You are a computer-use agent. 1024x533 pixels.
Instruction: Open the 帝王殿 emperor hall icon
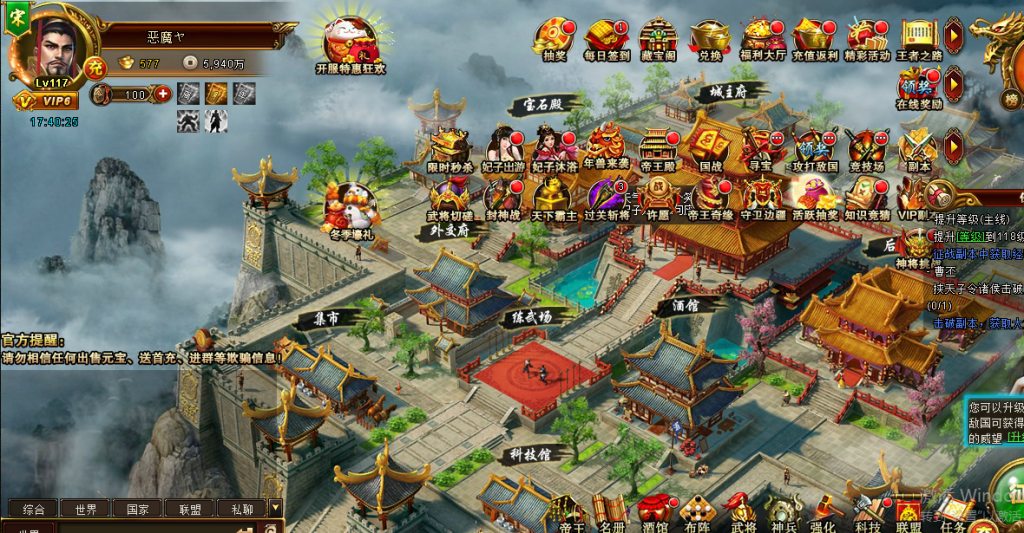[x=658, y=148]
